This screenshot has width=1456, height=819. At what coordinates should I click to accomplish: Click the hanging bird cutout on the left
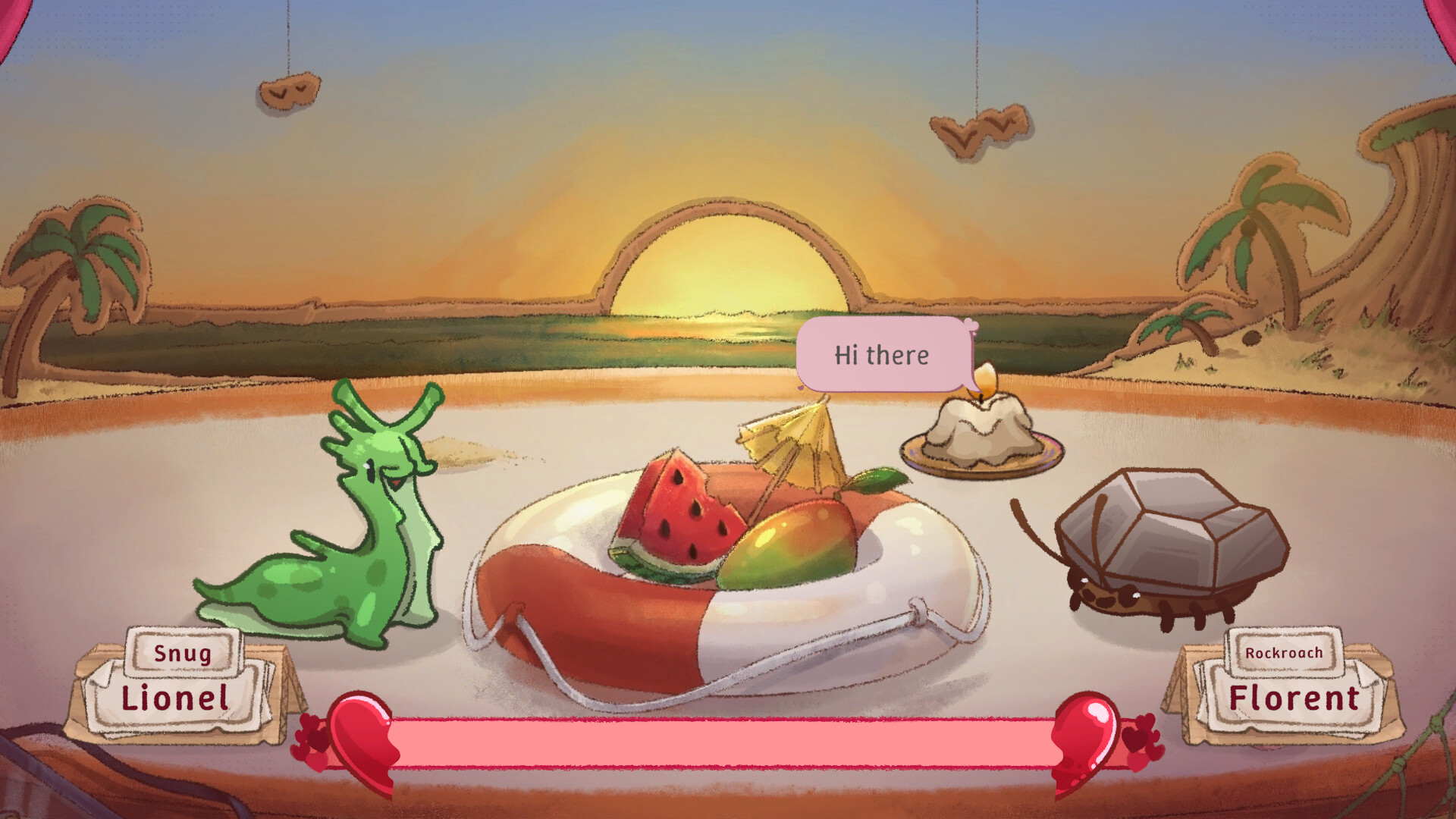click(x=288, y=91)
